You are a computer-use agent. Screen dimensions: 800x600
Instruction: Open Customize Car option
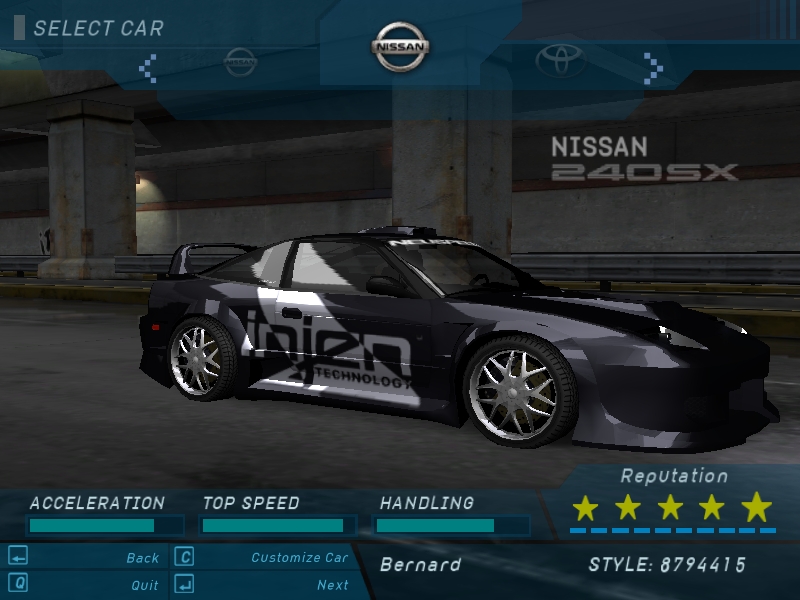[299, 558]
